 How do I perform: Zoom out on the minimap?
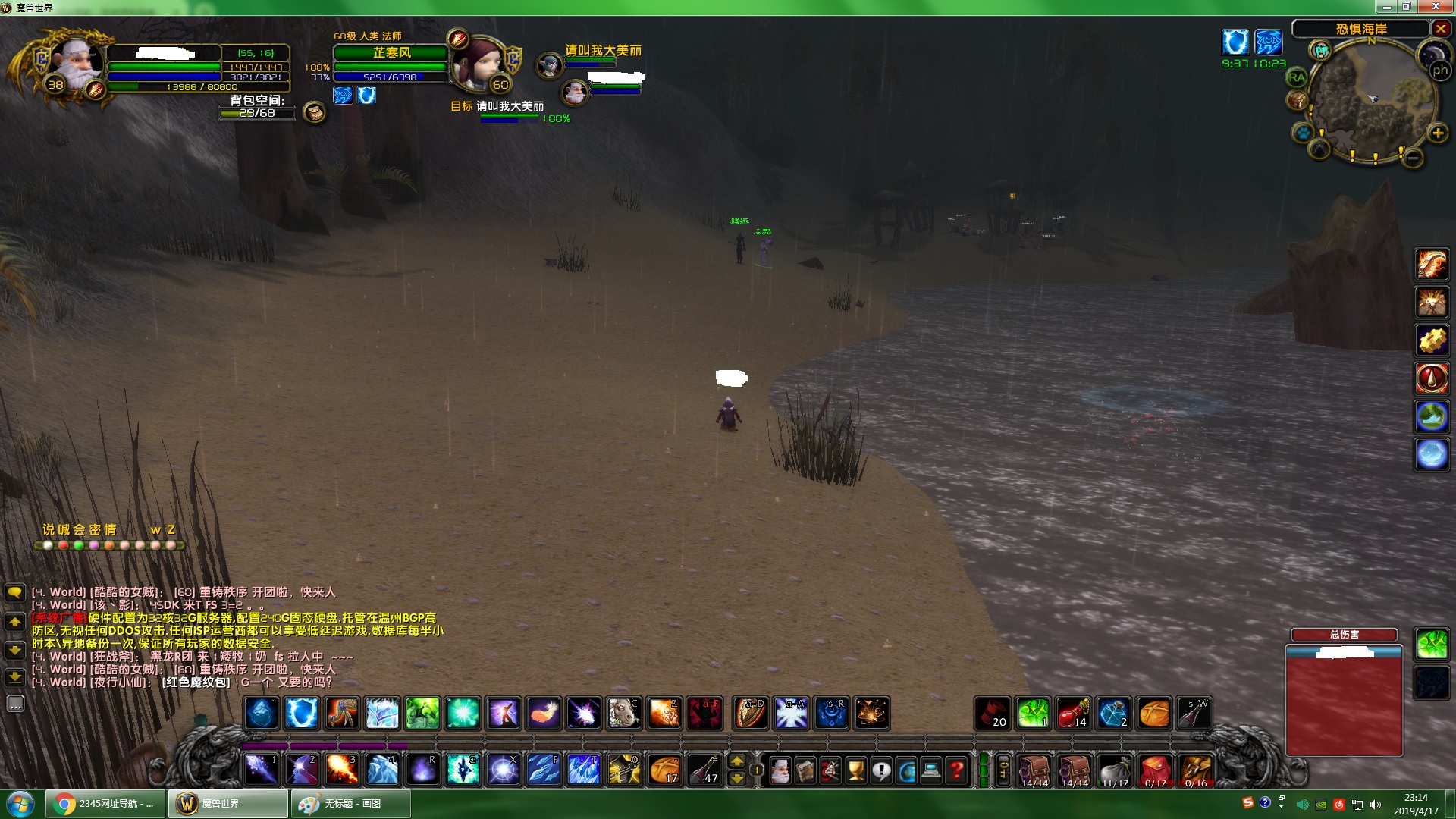point(1412,158)
